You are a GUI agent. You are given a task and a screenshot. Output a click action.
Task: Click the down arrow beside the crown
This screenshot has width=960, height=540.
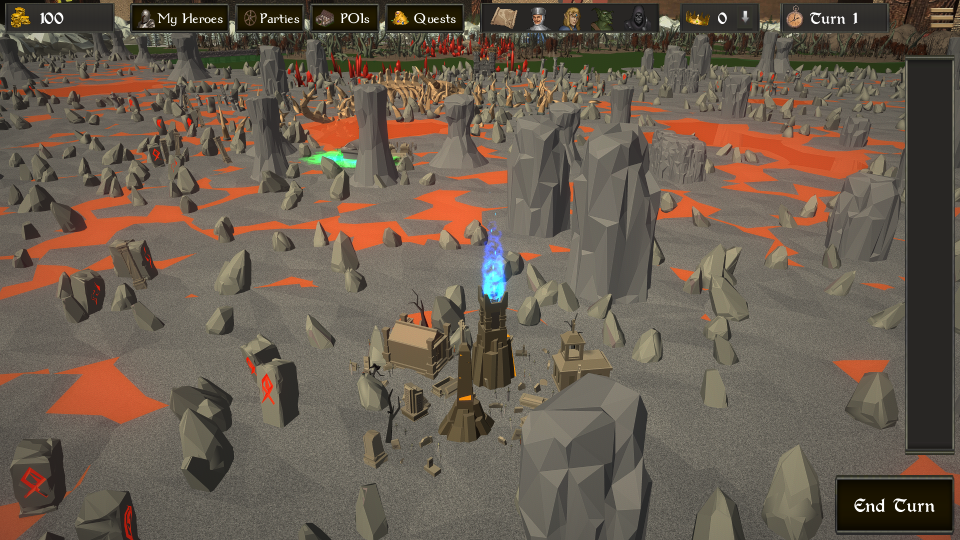745,18
